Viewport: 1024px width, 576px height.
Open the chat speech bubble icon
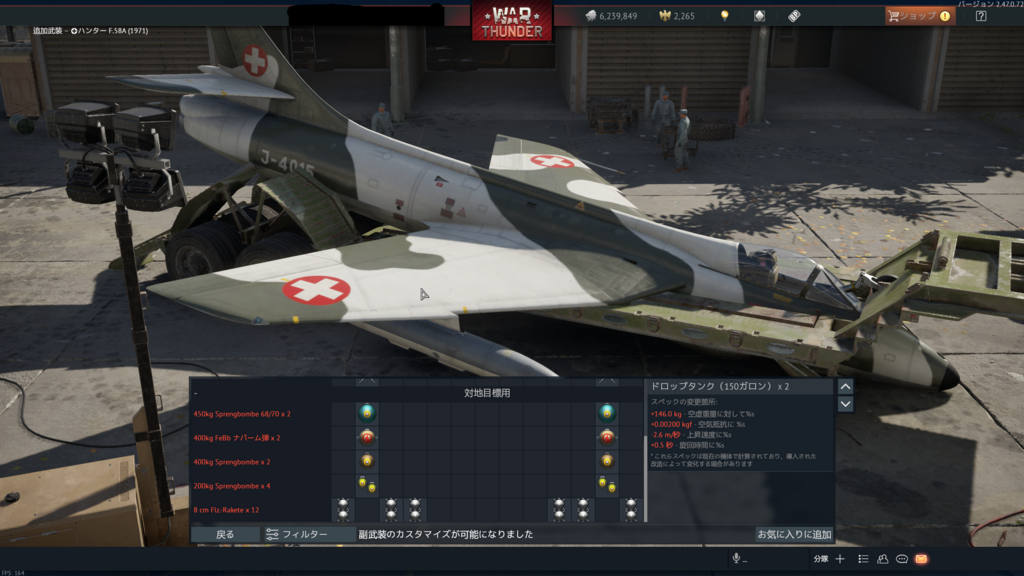(902, 559)
